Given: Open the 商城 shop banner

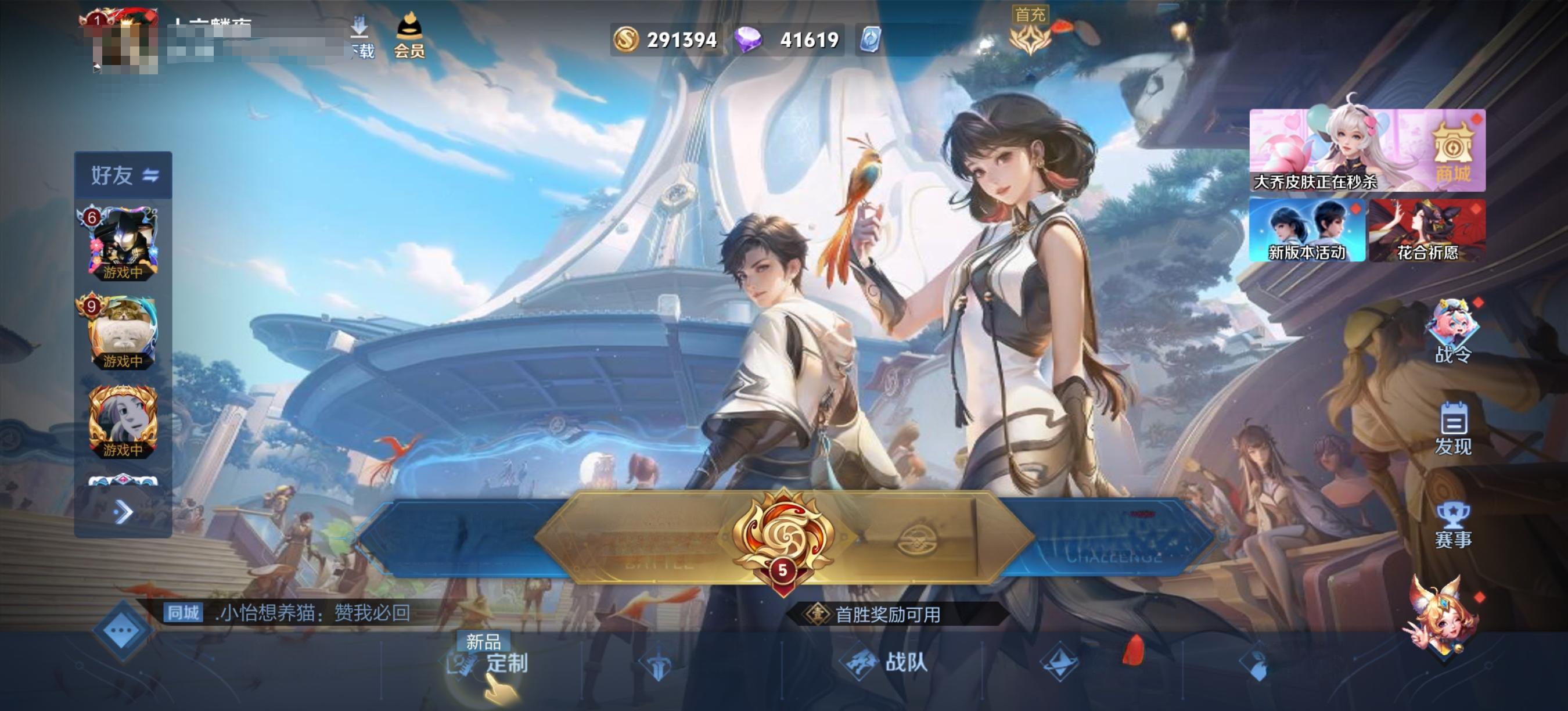Looking at the screenshot, I should point(1367,150).
